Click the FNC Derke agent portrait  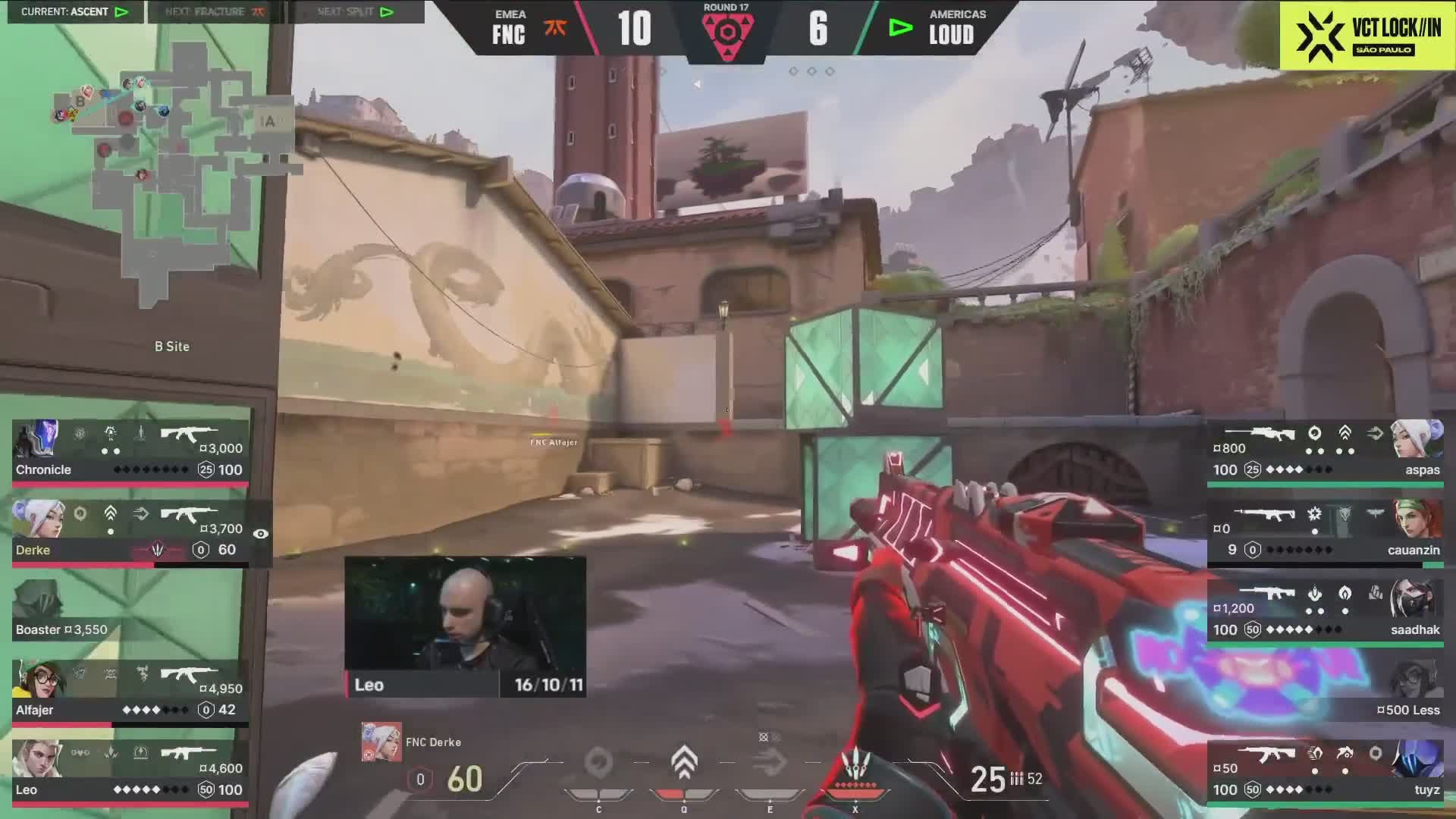click(x=381, y=742)
